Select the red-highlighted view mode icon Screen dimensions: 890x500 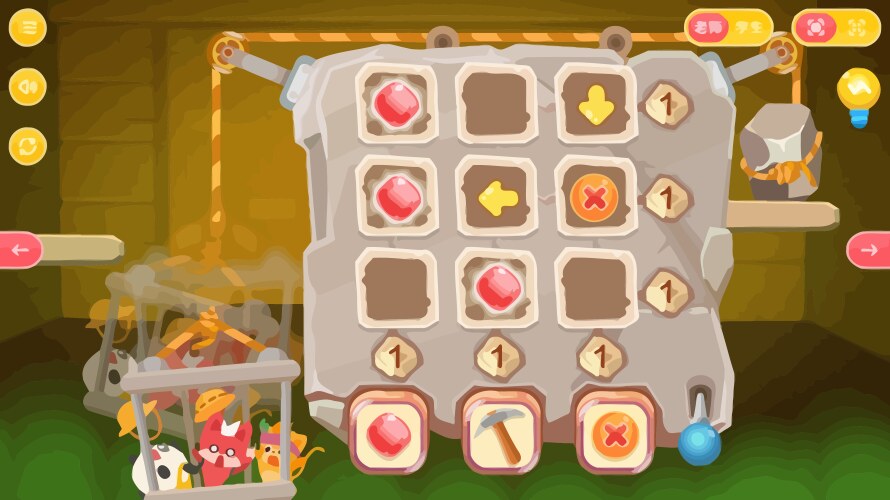coord(815,28)
